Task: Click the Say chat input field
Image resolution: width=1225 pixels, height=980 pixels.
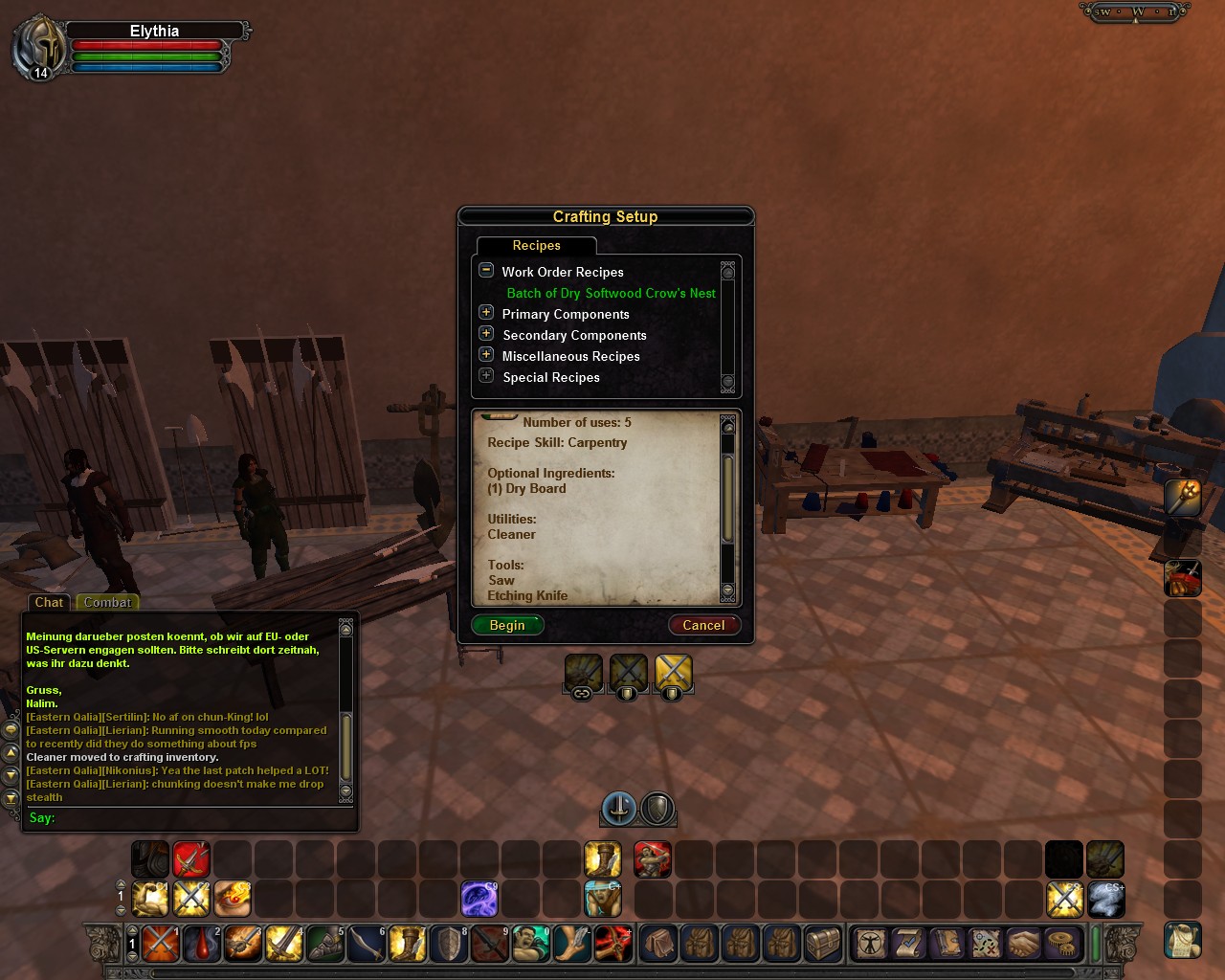Action: click(191, 817)
